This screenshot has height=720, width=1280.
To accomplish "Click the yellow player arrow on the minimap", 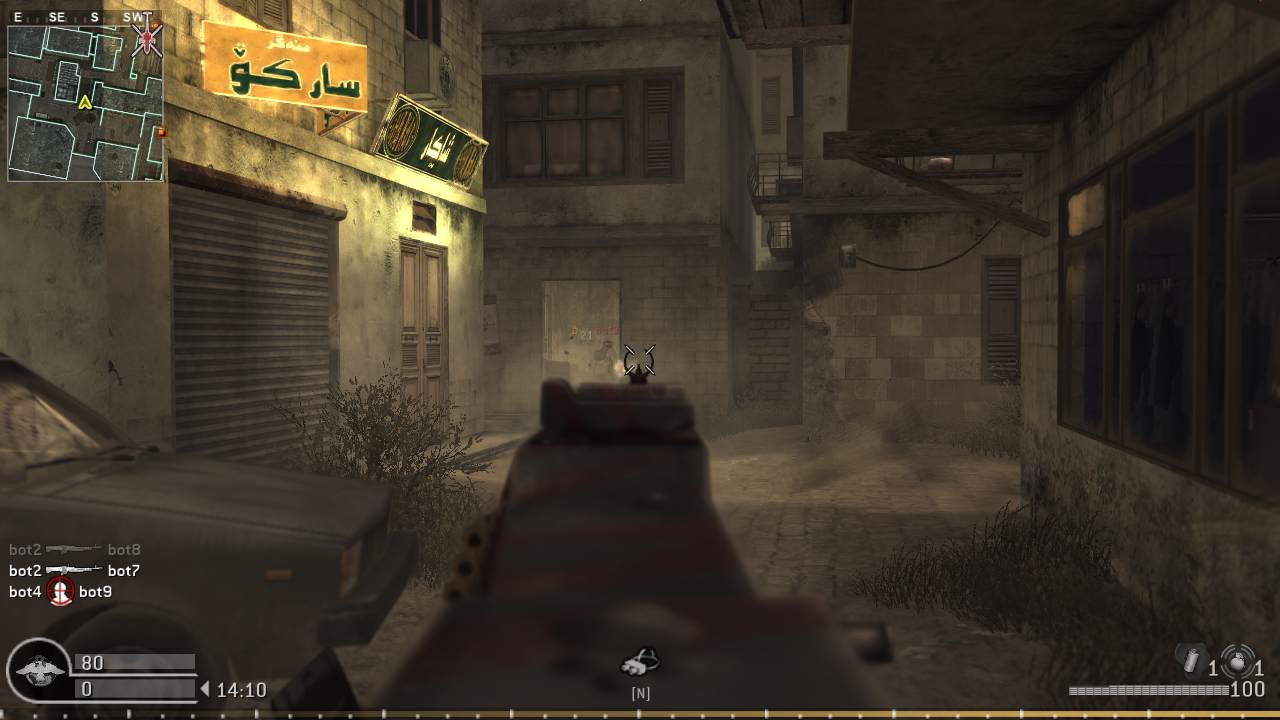I will [85, 102].
